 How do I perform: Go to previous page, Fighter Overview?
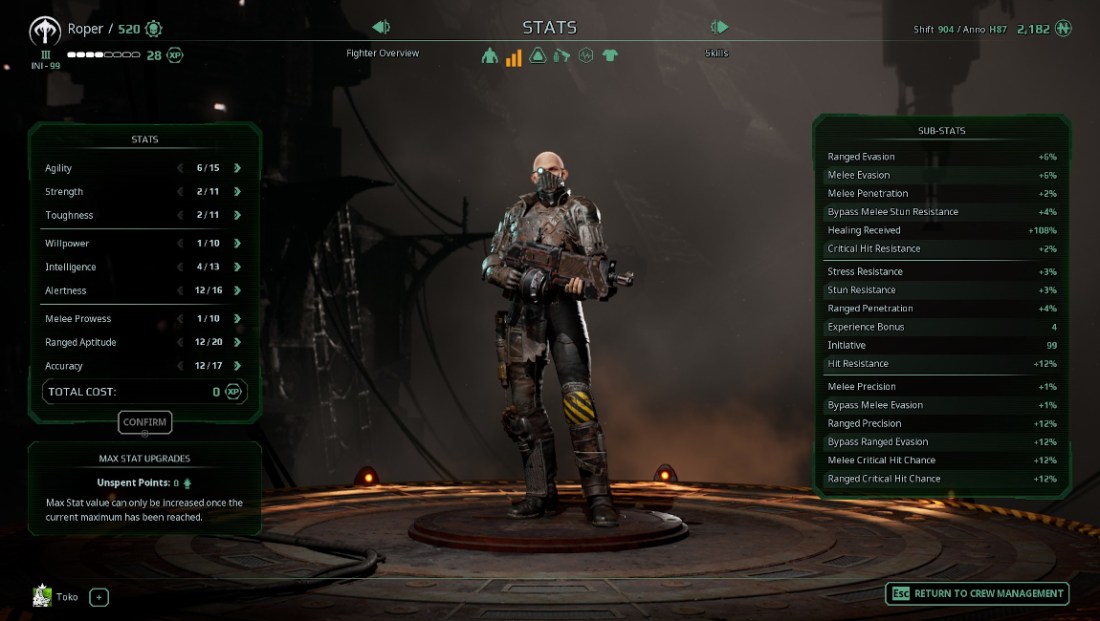[381, 27]
